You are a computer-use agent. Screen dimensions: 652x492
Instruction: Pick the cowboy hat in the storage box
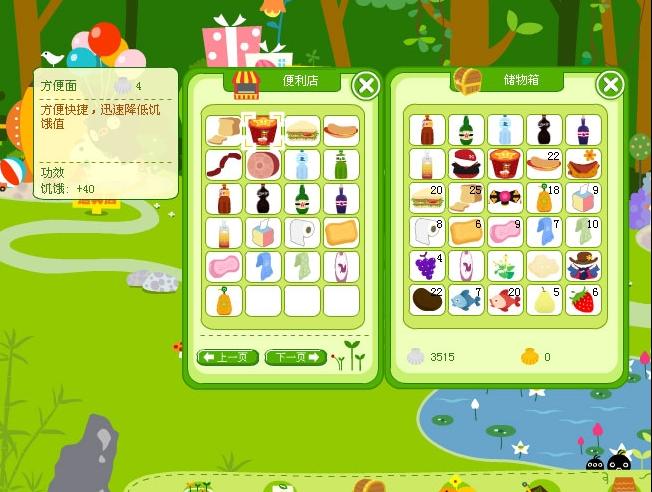tap(583, 266)
